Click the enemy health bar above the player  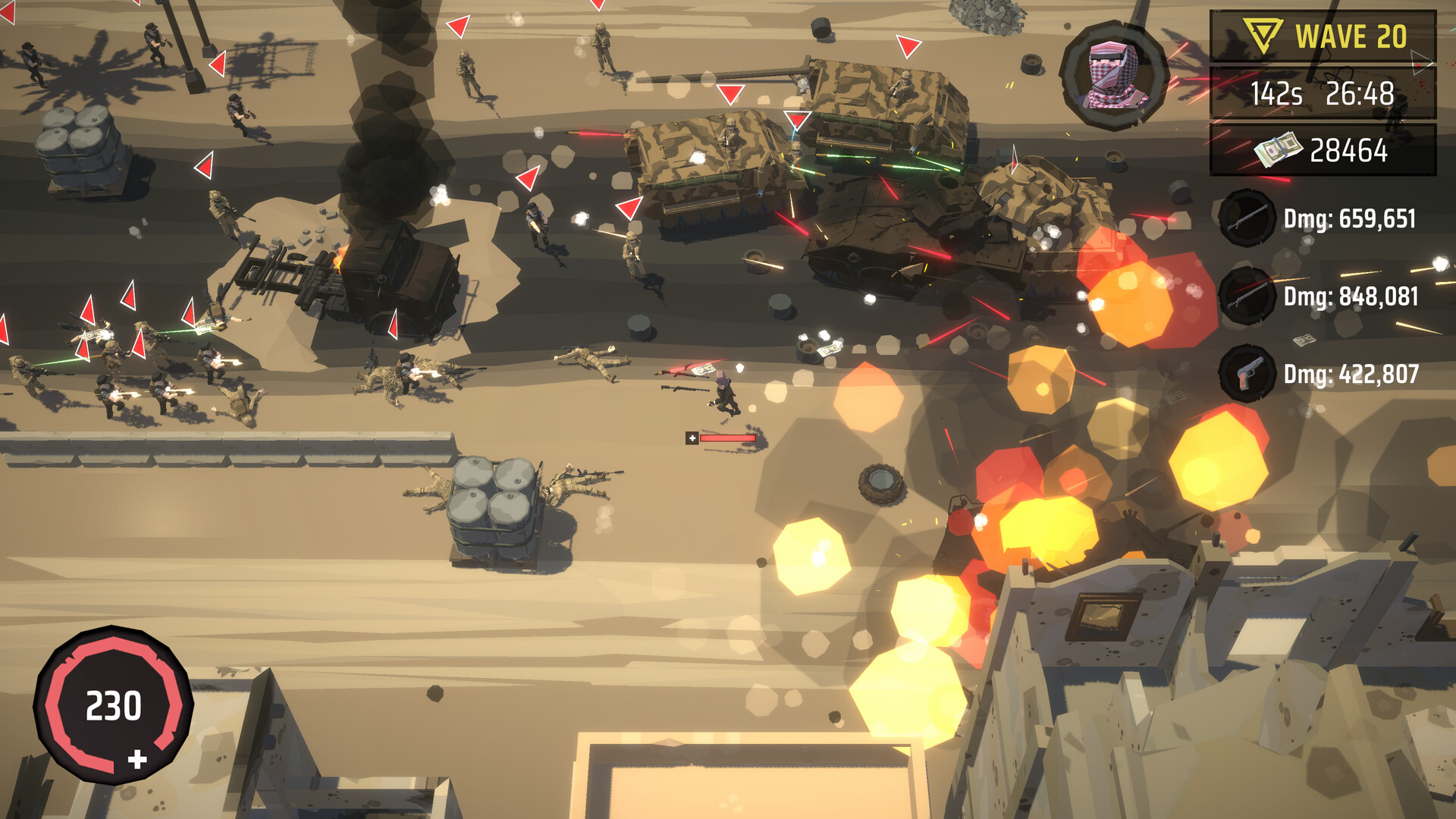(x=730, y=438)
